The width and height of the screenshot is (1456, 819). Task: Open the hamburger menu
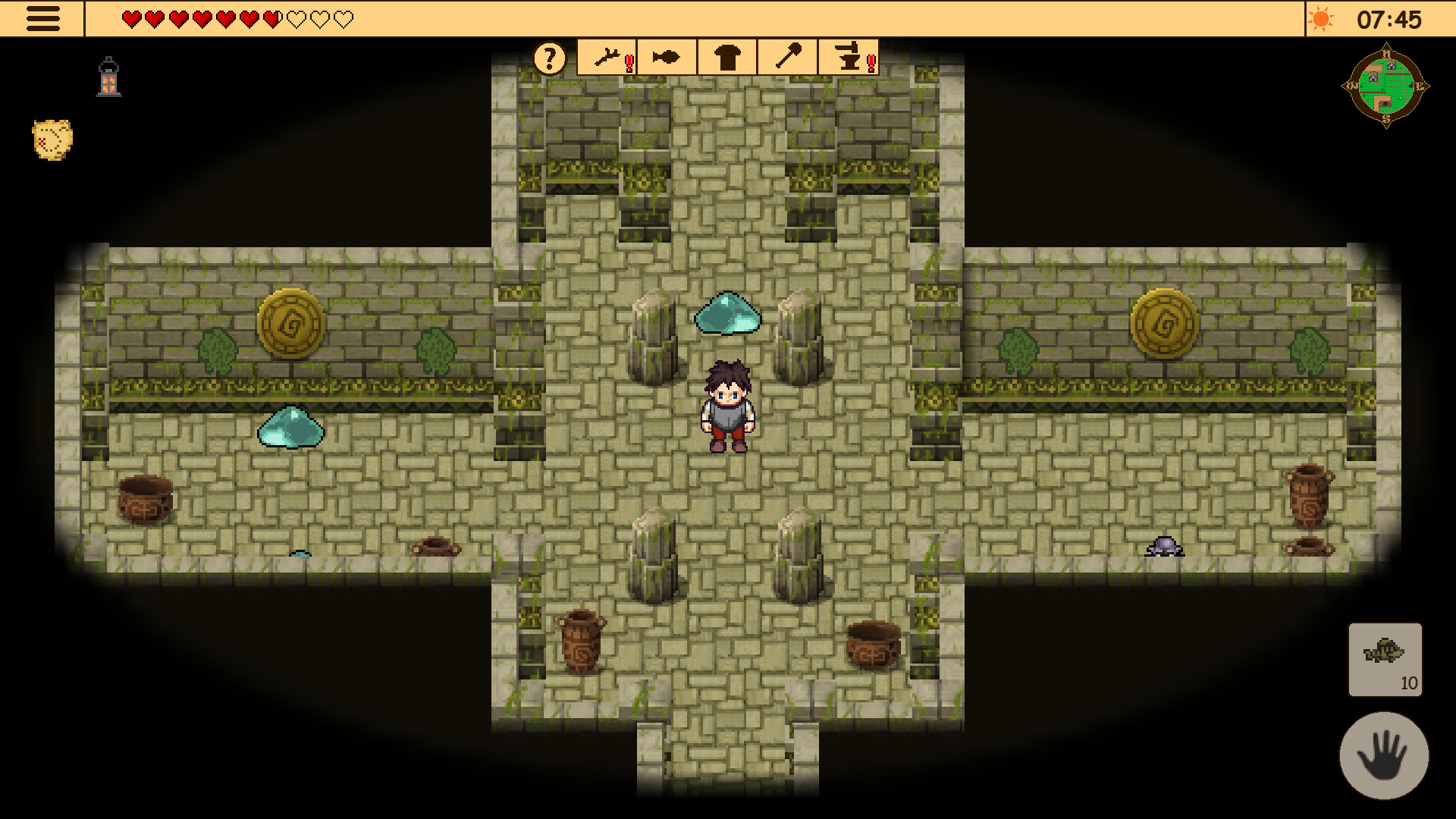point(43,18)
